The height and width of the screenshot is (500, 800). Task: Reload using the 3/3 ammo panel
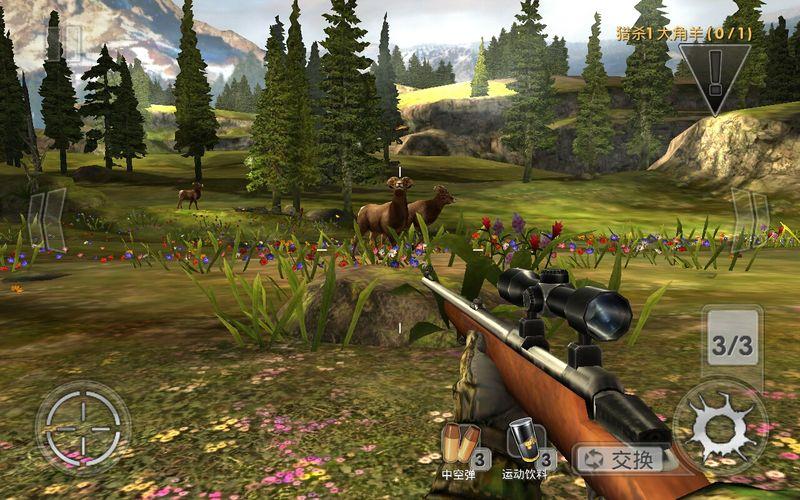coord(732,347)
